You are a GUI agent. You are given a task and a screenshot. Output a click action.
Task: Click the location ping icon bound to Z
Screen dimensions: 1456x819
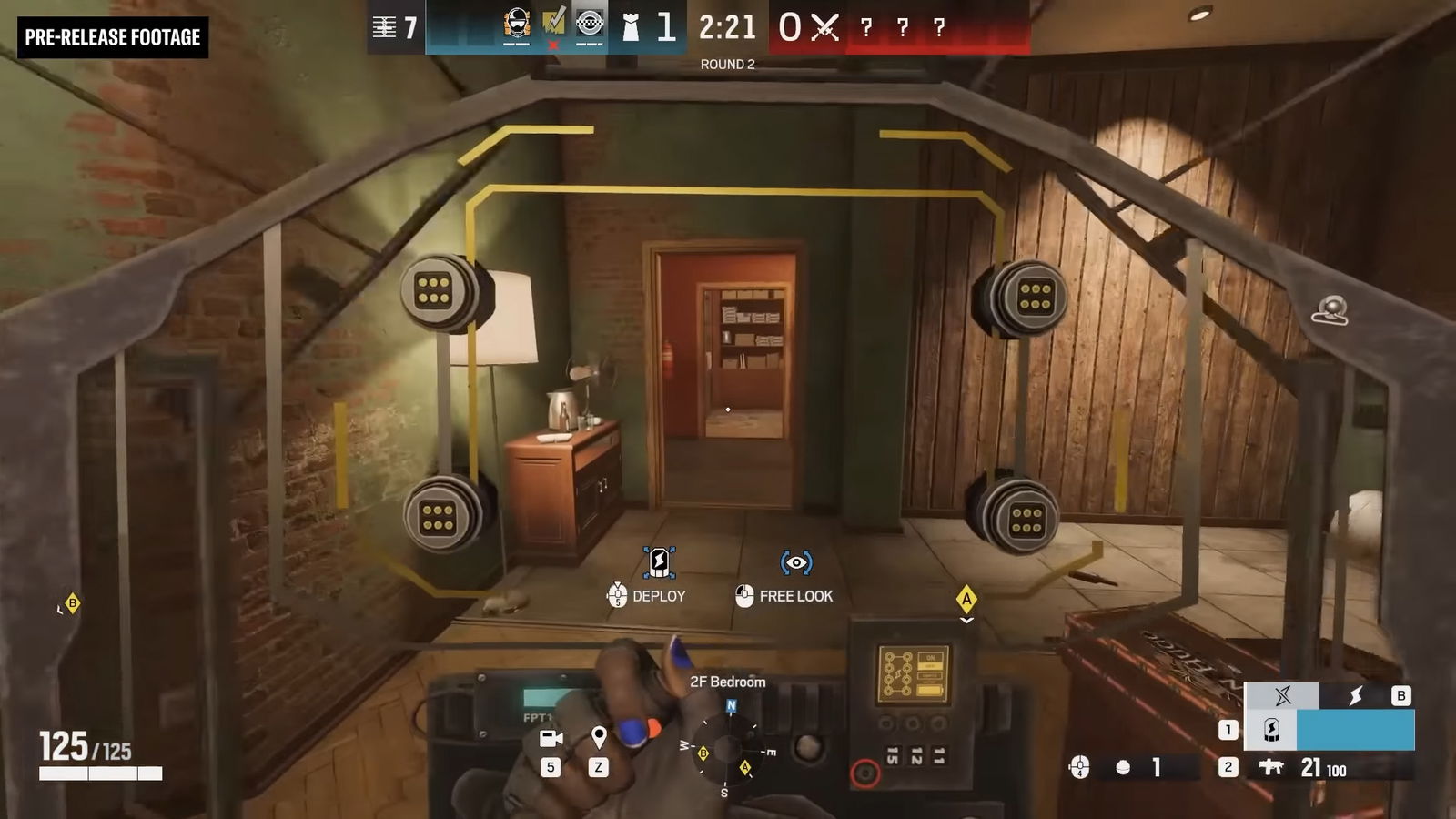pos(599,735)
